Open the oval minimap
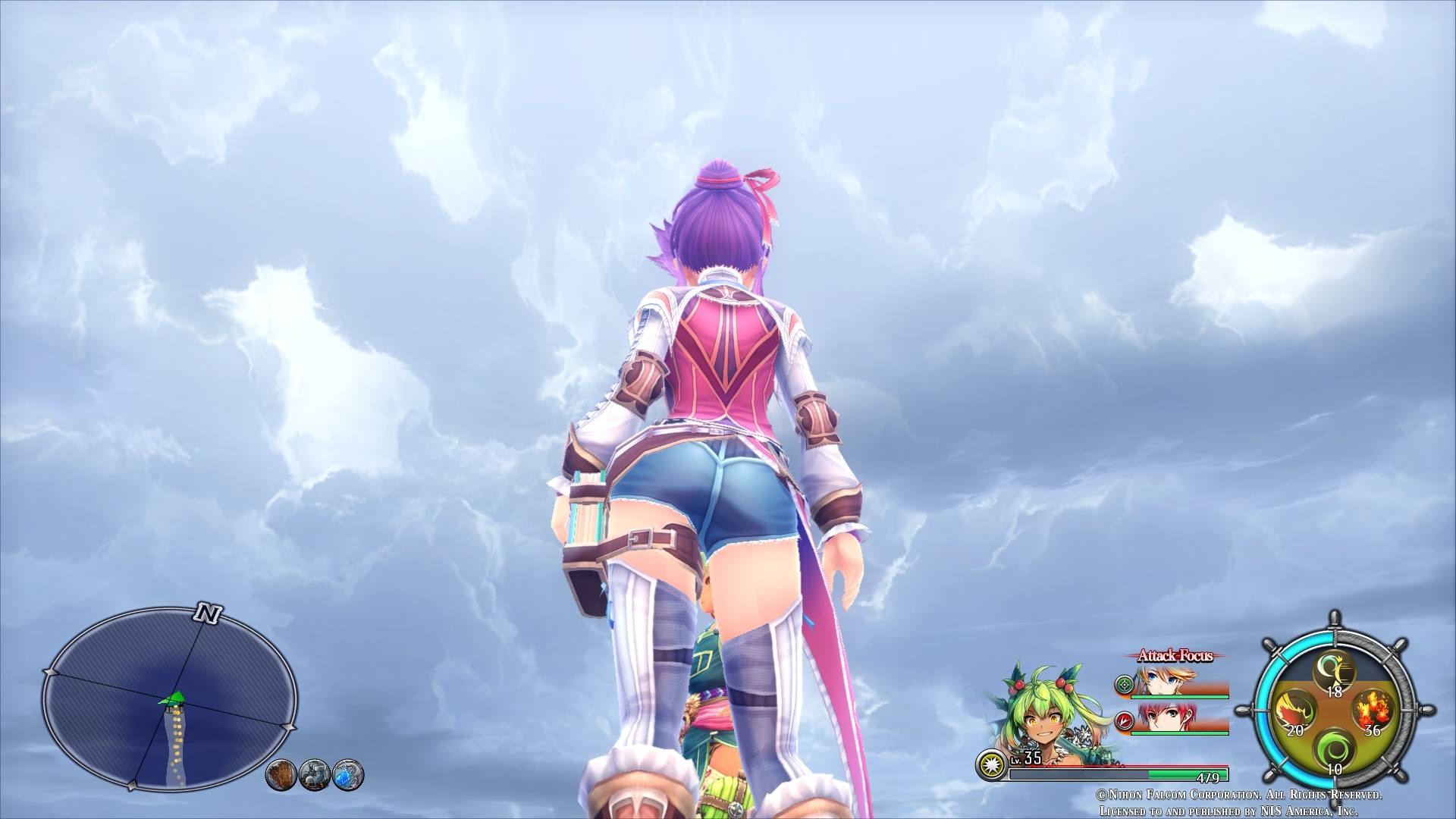The height and width of the screenshot is (819, 1456). (169, 698)
